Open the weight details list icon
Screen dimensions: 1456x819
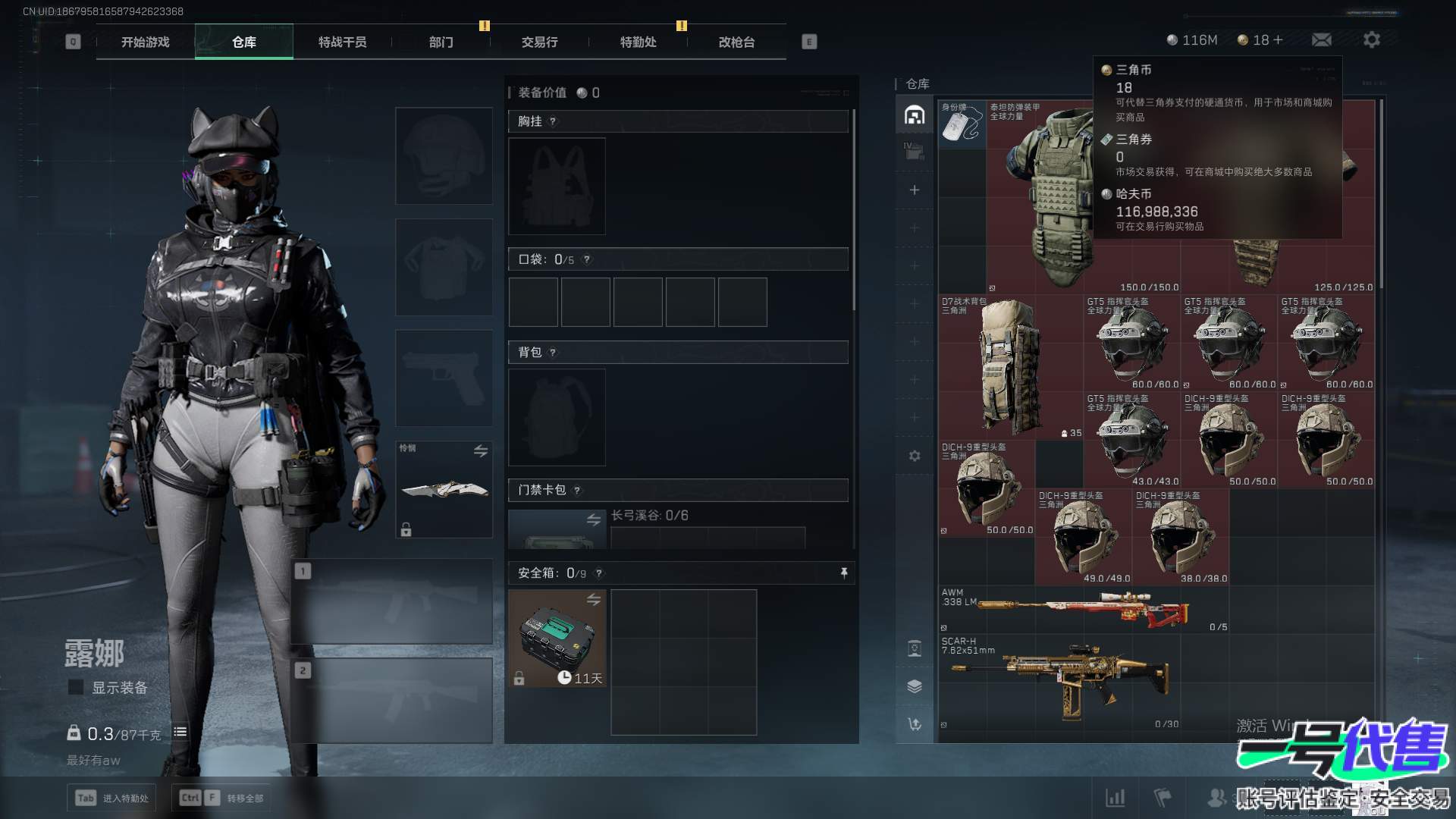[x=180, y=732]
